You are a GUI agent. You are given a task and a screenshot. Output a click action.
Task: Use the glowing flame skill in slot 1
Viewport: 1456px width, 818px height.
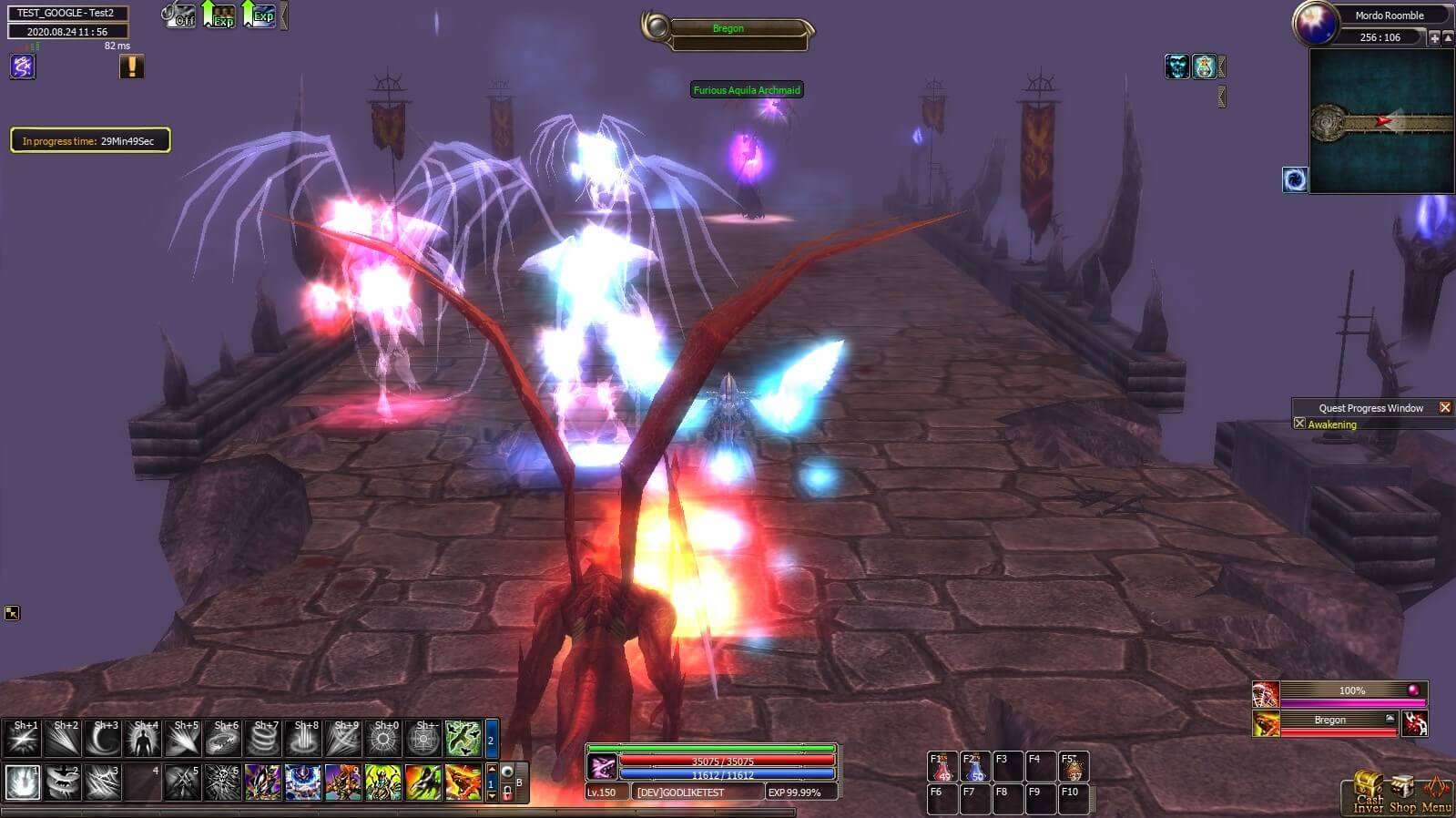(23, 782)
